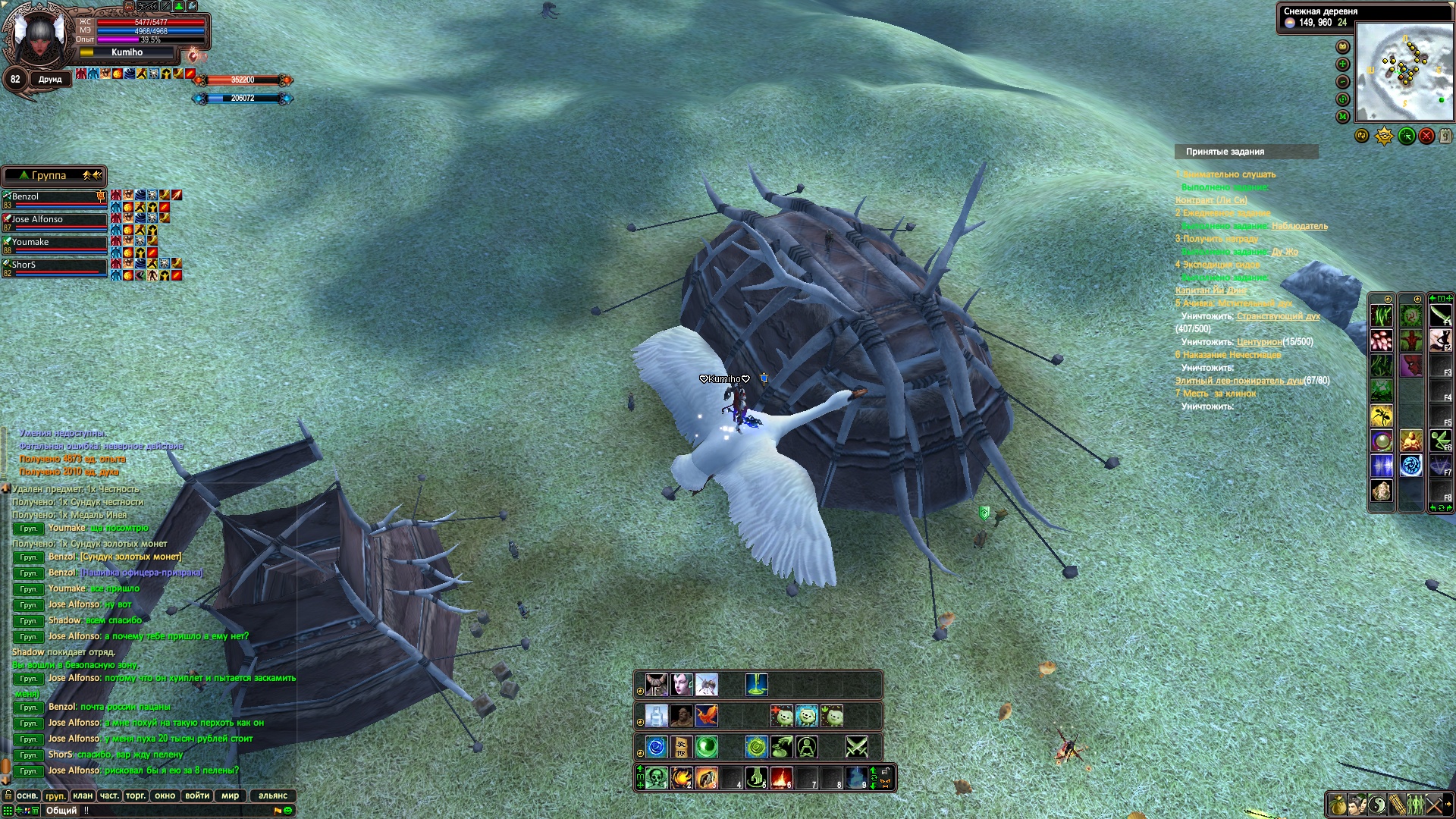The width and height of the screenshot is (1456, 819).
Task: Switch to the клан chat tab
Action: (83, 795)
